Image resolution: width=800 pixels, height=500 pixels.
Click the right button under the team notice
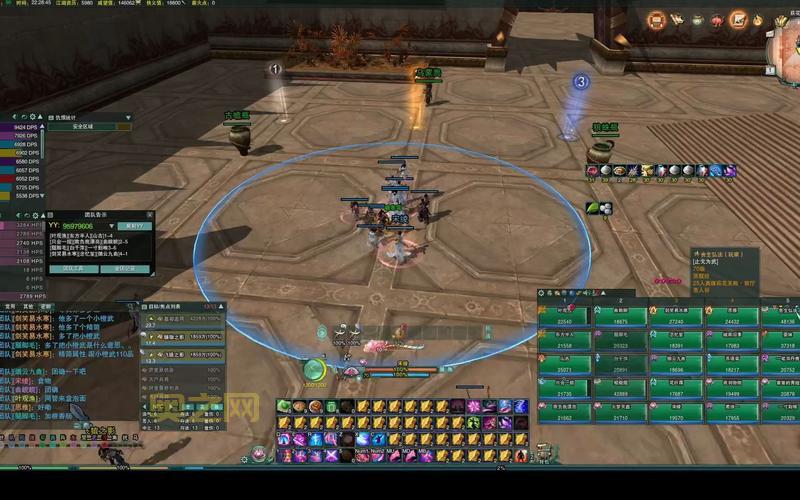coord(125,269)
